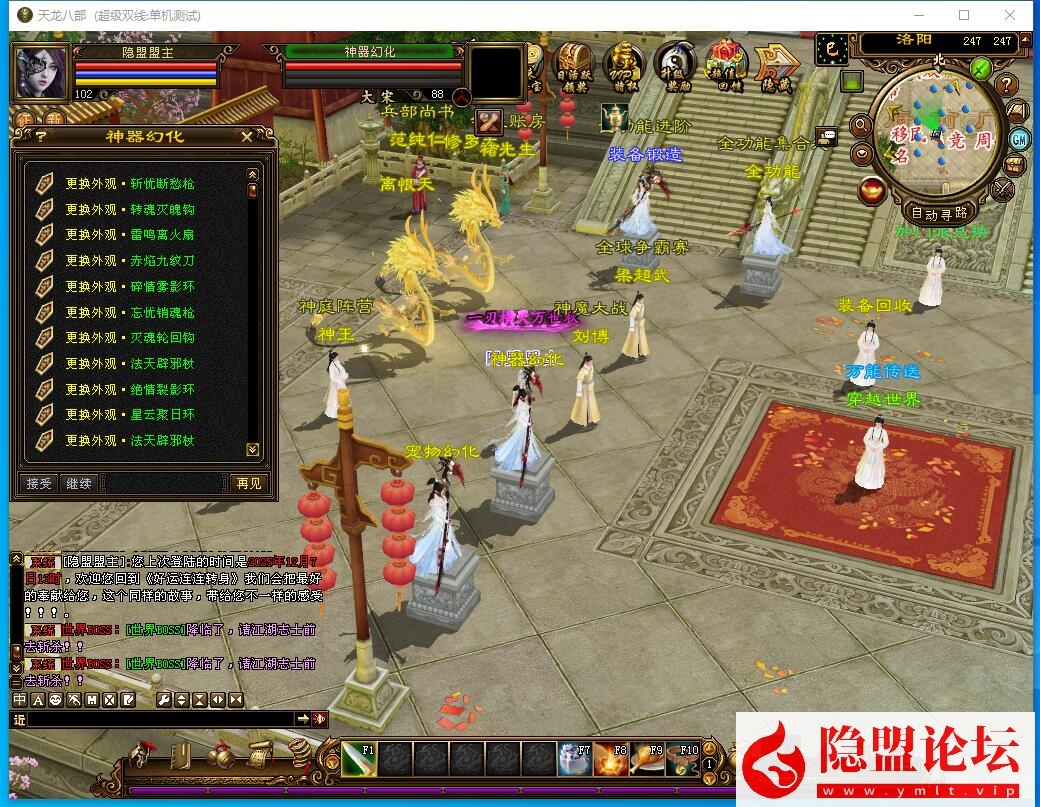Click the 隐藏 arrow button
The image size is (1040, 807).
click(776, 64)
